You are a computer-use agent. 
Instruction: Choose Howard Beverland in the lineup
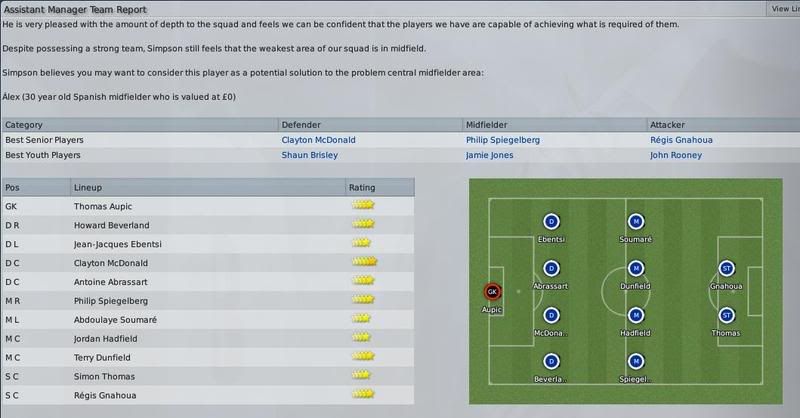pos(110,224)
